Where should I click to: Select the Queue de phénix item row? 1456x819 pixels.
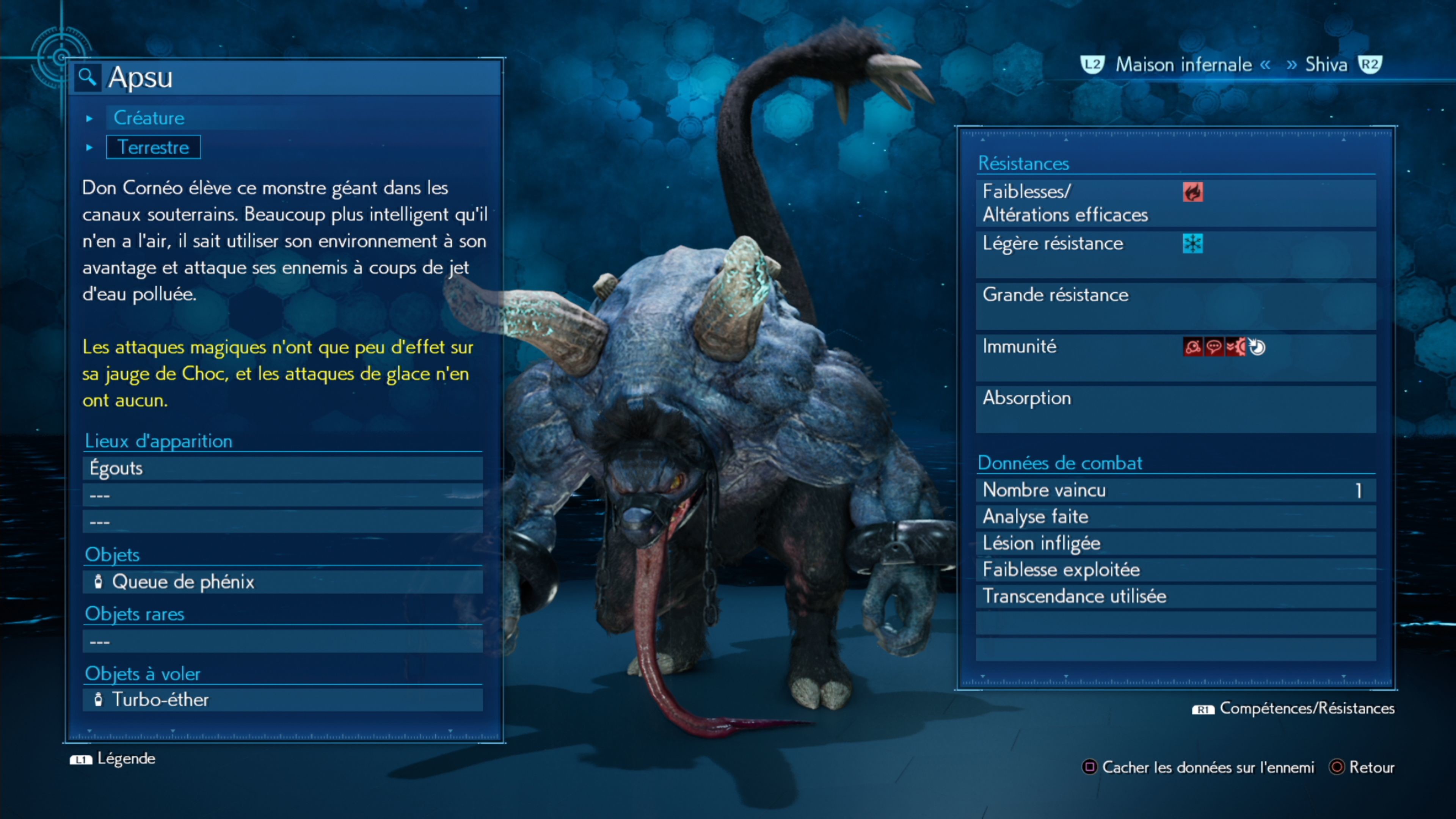(x=282, y=582)
